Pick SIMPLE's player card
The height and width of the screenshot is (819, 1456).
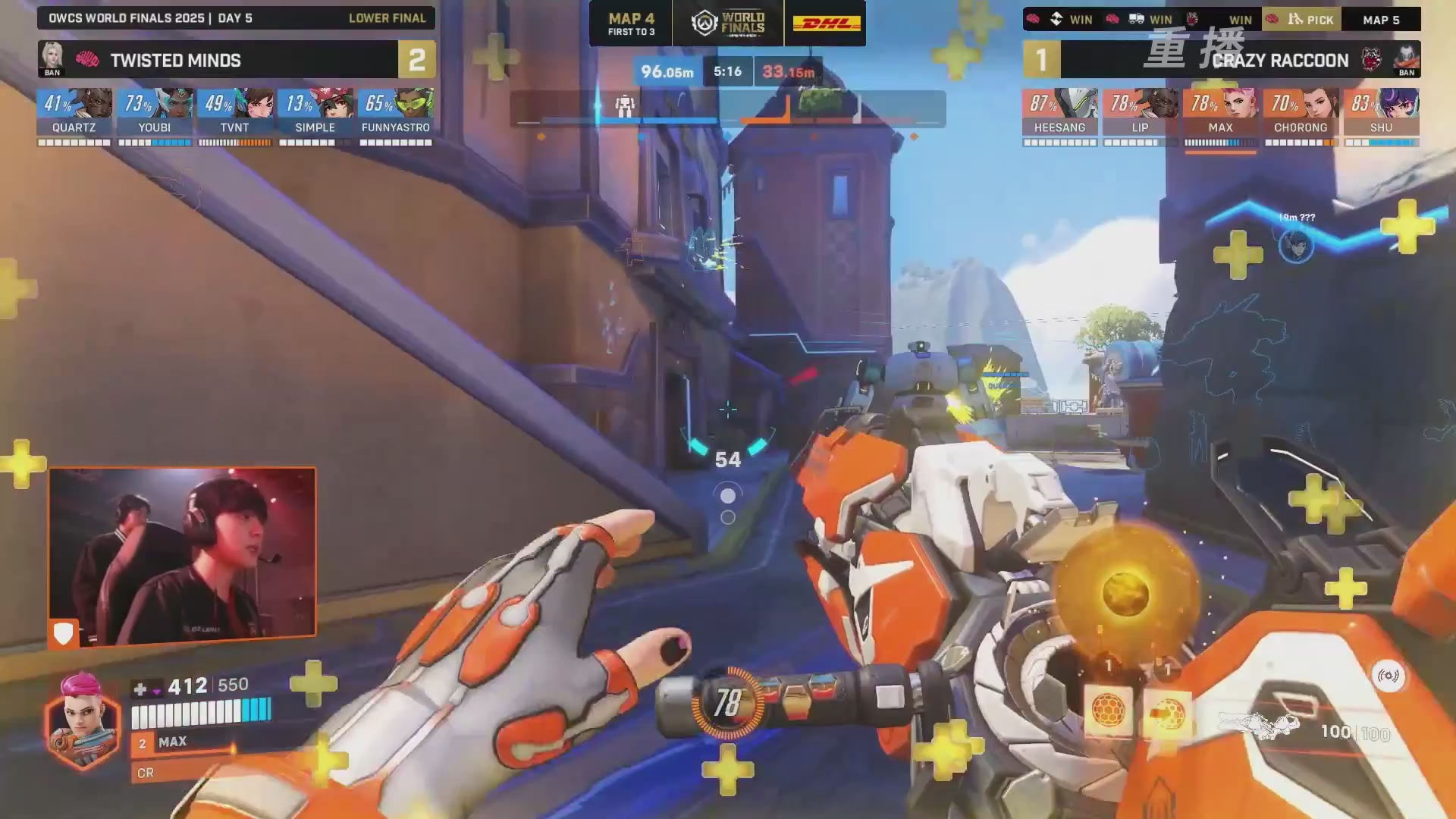click(x=315, y=115)
